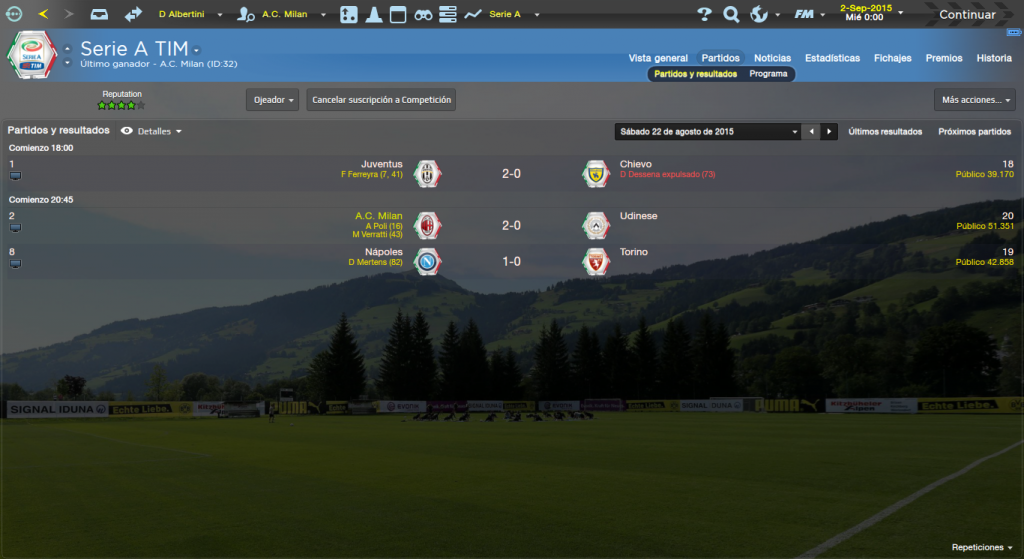Open the Más acciones menu
The width and height of the screenshot is (1024, 559).
(974, 100)
